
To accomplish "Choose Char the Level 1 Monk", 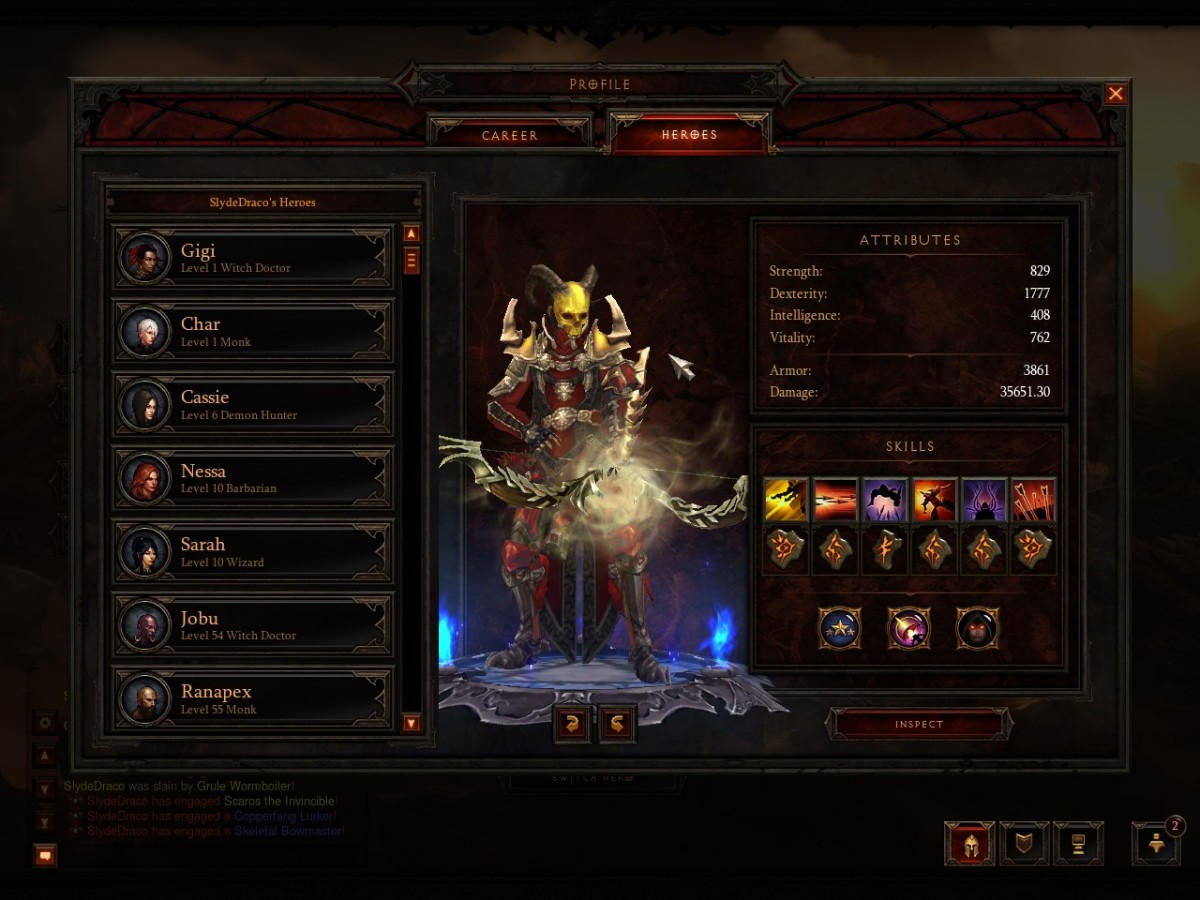I will pos(252,332).
